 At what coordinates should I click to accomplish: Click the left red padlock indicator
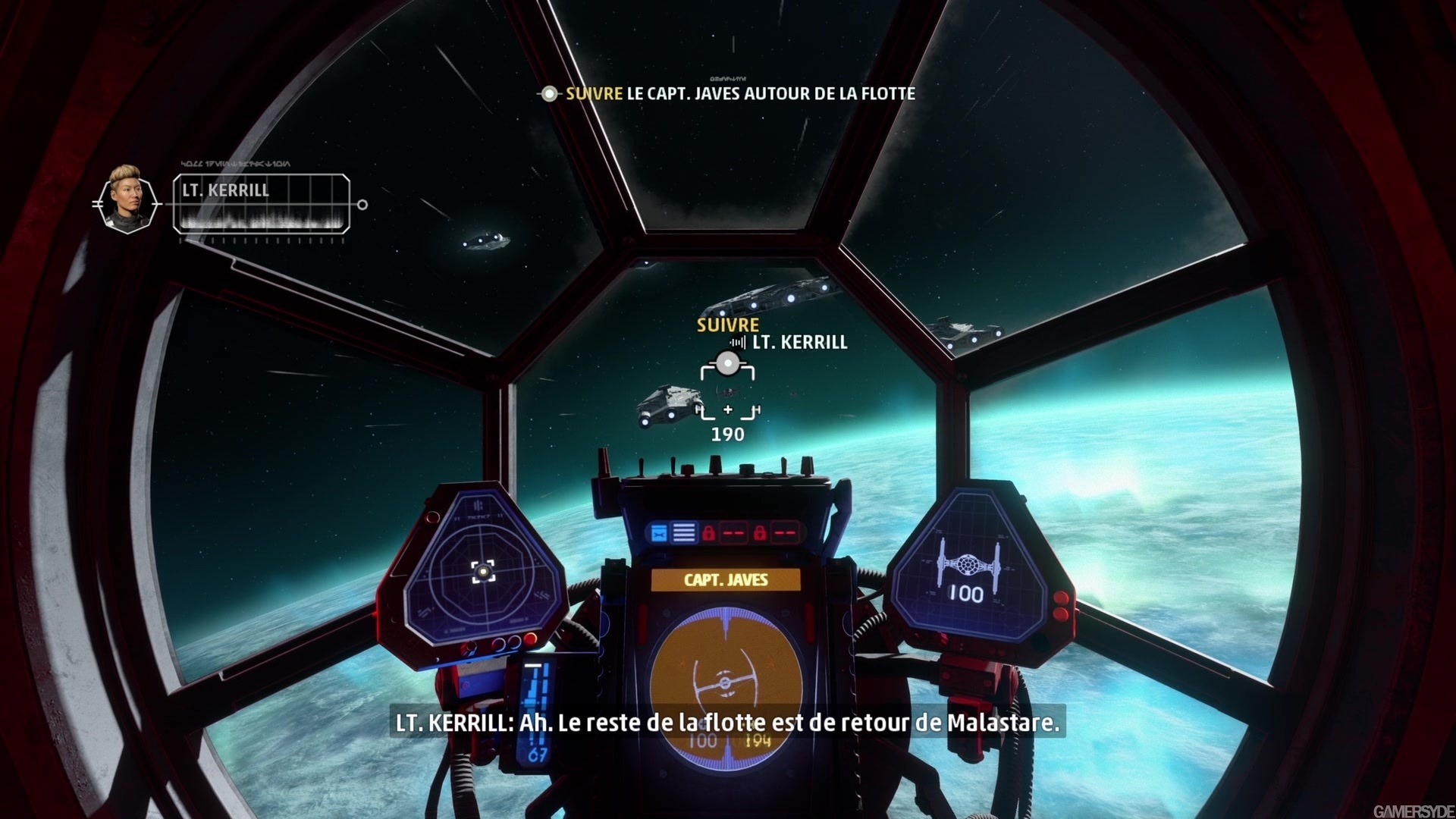[709, 532]
